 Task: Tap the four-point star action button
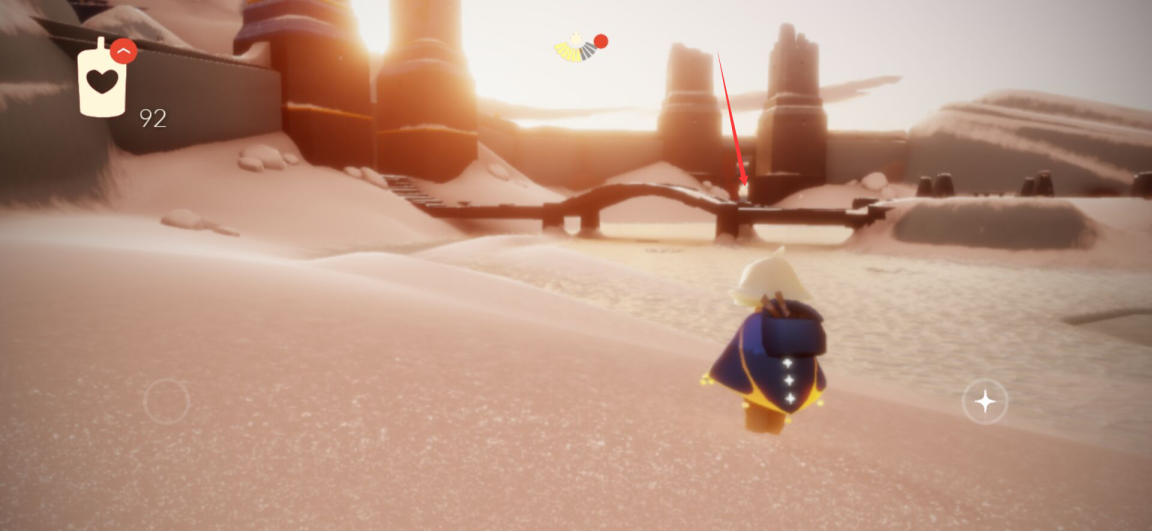click(x=985, y=401)
